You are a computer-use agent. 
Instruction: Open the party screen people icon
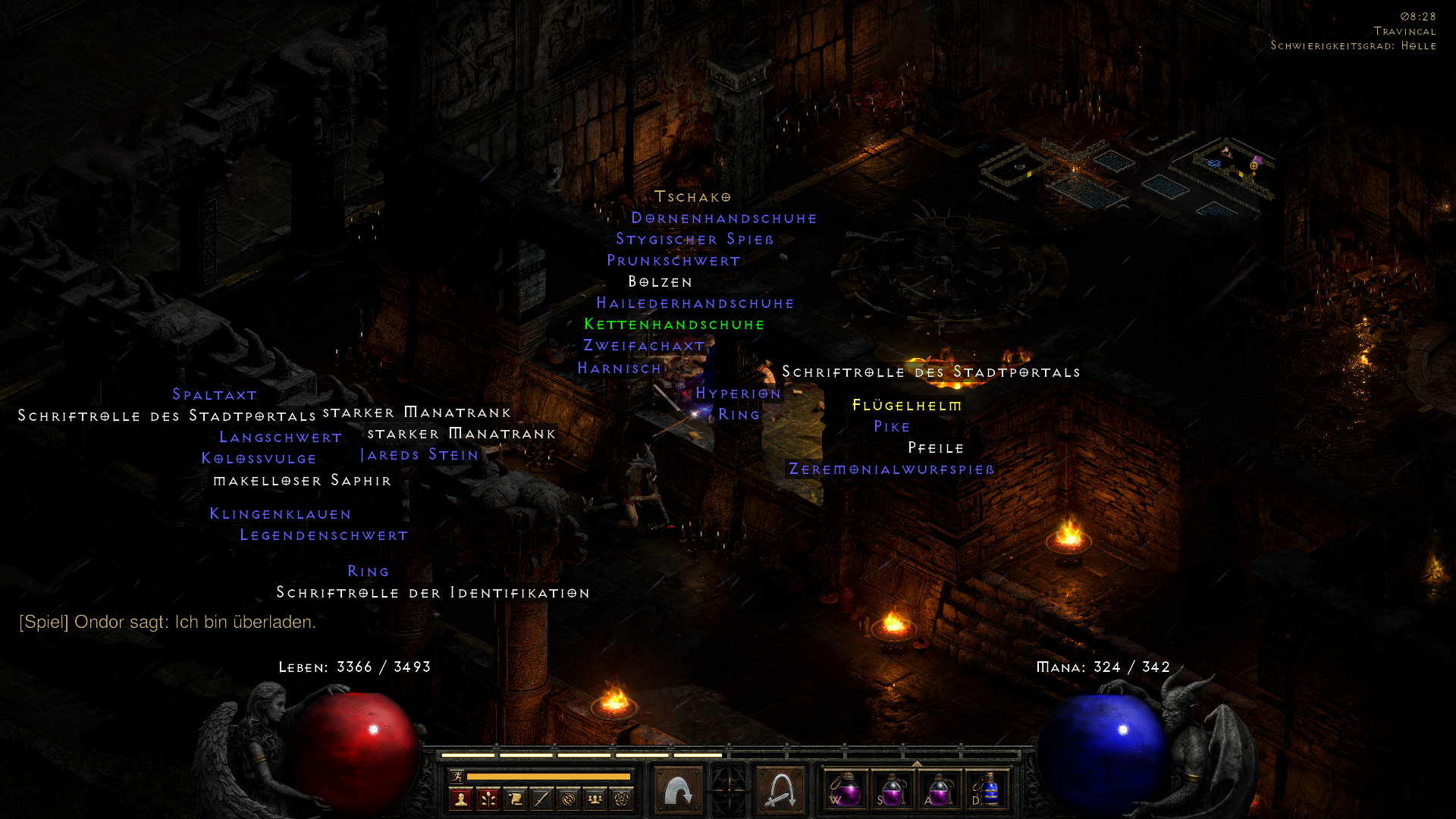click(595, 799)
